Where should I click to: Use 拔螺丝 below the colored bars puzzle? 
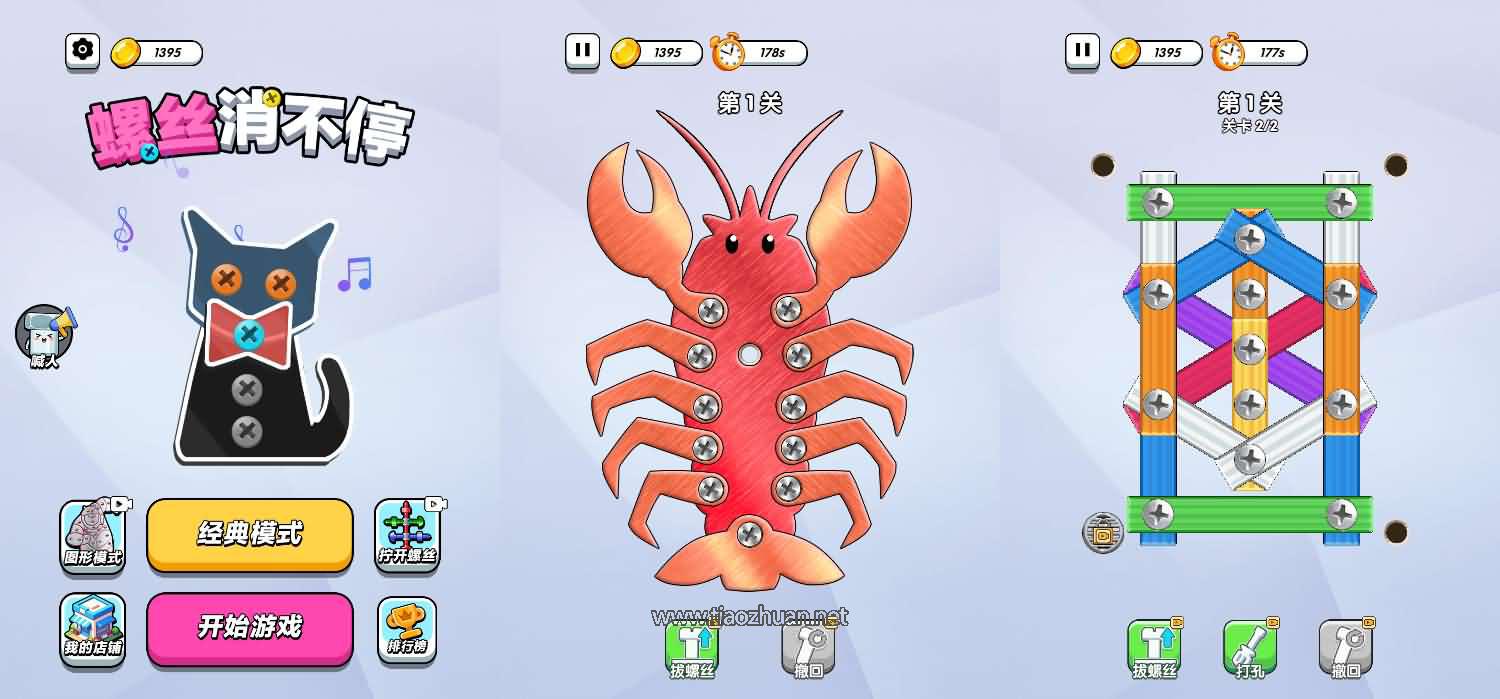[x=1155, y=650]
